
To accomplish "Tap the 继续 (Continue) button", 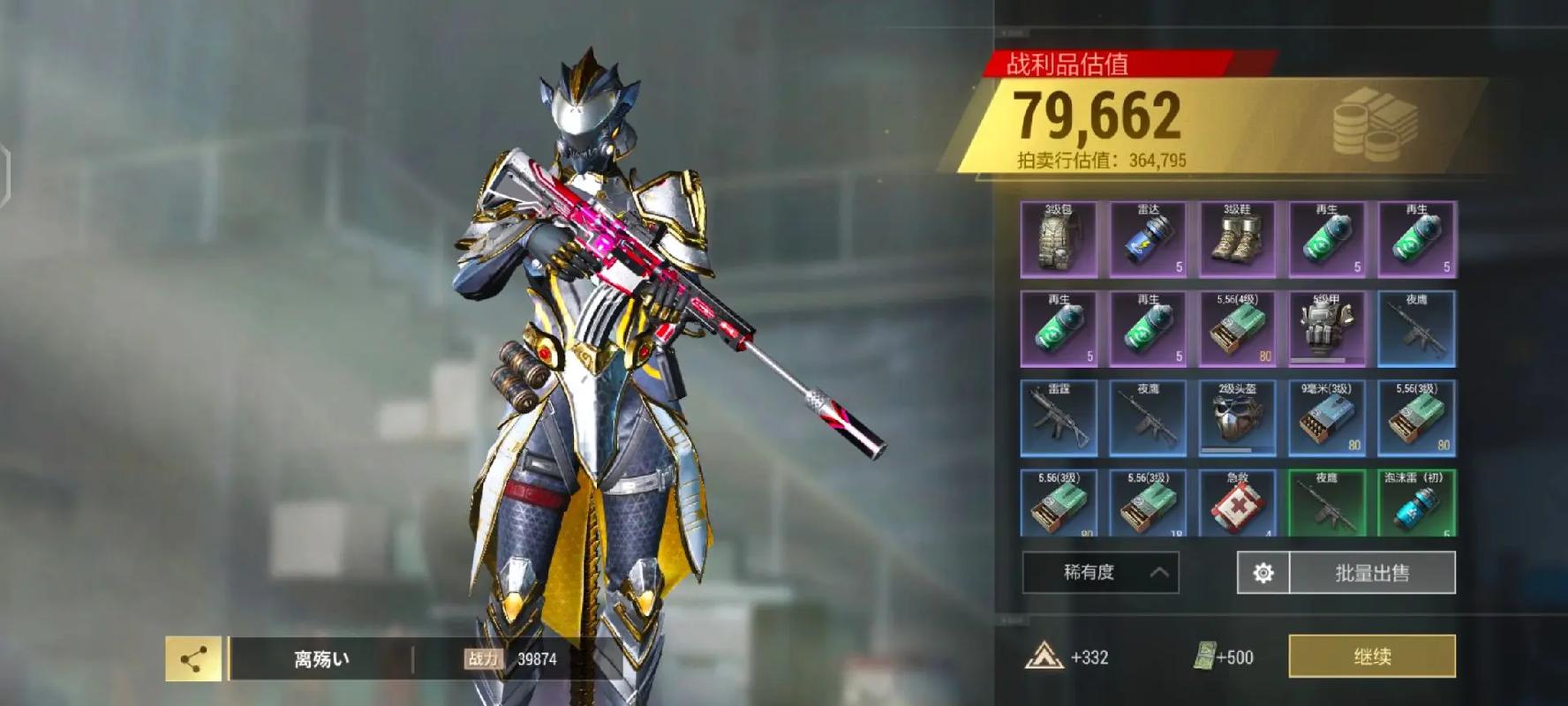I will pyautogui.click(x=1372, y=657).
